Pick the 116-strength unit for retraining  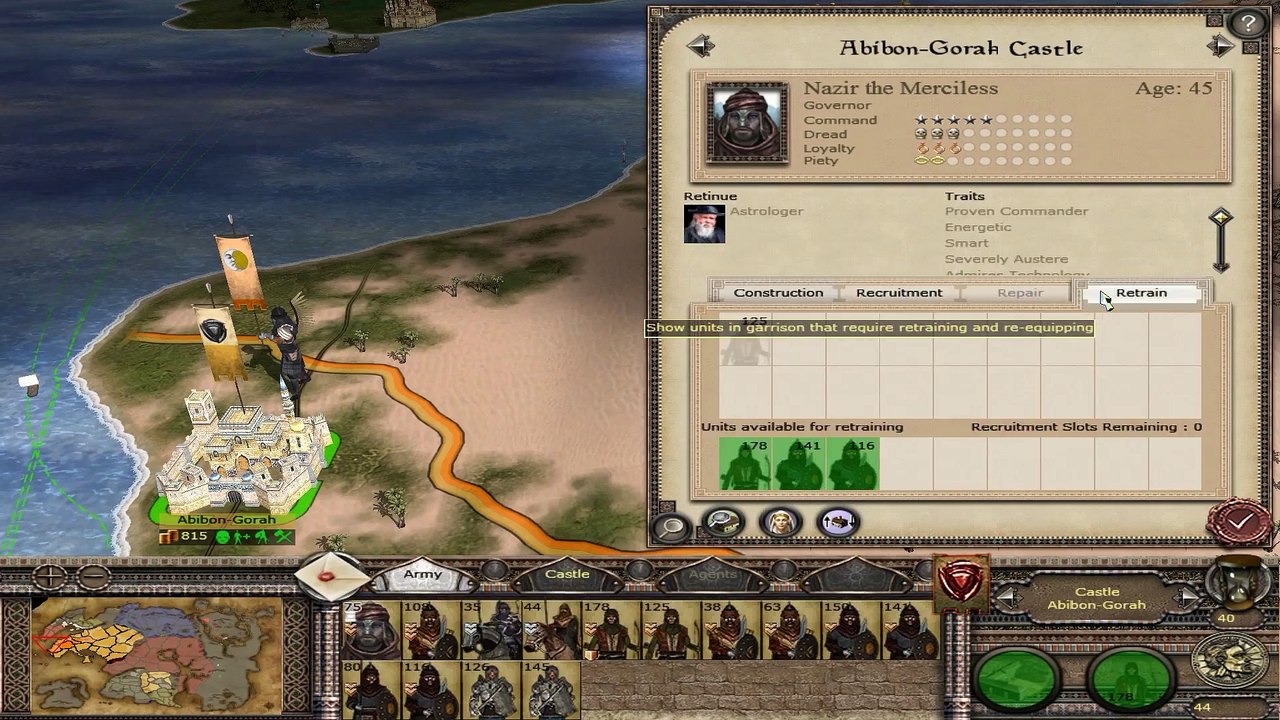(853, 464)
